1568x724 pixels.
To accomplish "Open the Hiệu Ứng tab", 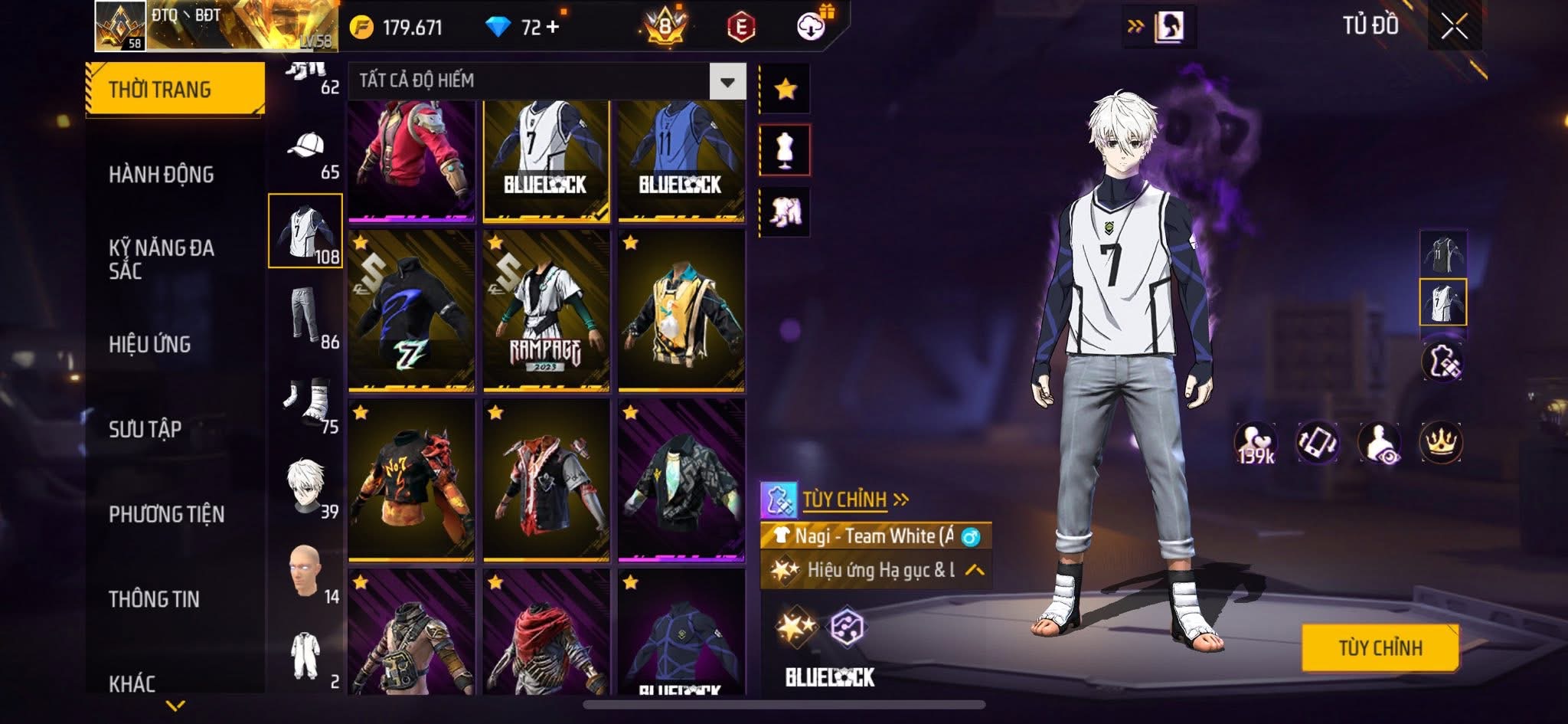I will tap(150, 345).
